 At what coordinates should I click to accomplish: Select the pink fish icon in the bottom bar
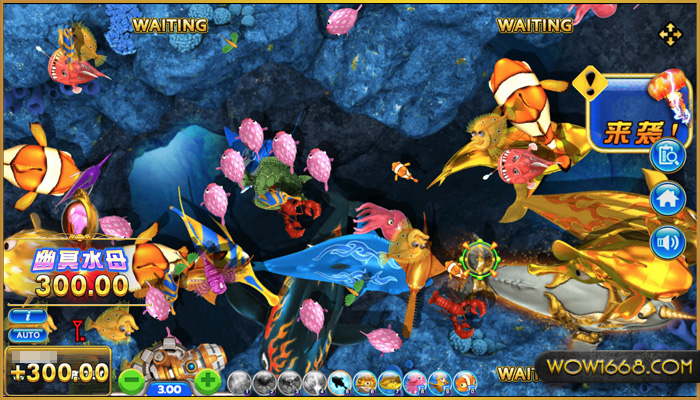[415, 382]
